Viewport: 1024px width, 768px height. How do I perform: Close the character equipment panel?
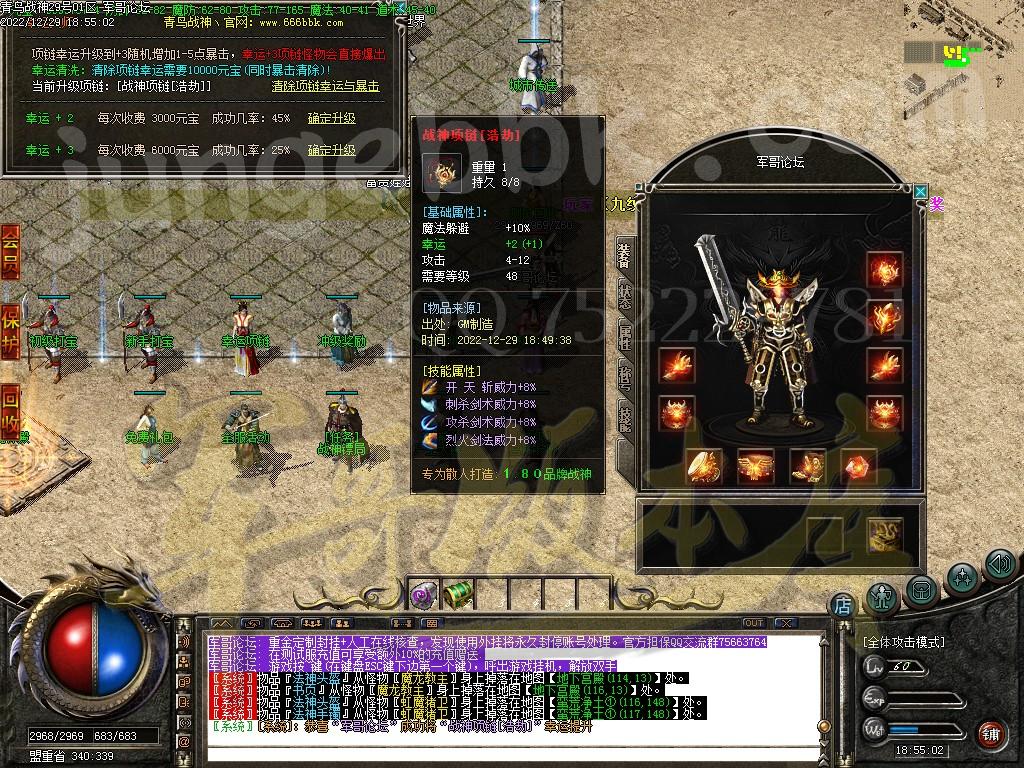coord(920,191)
